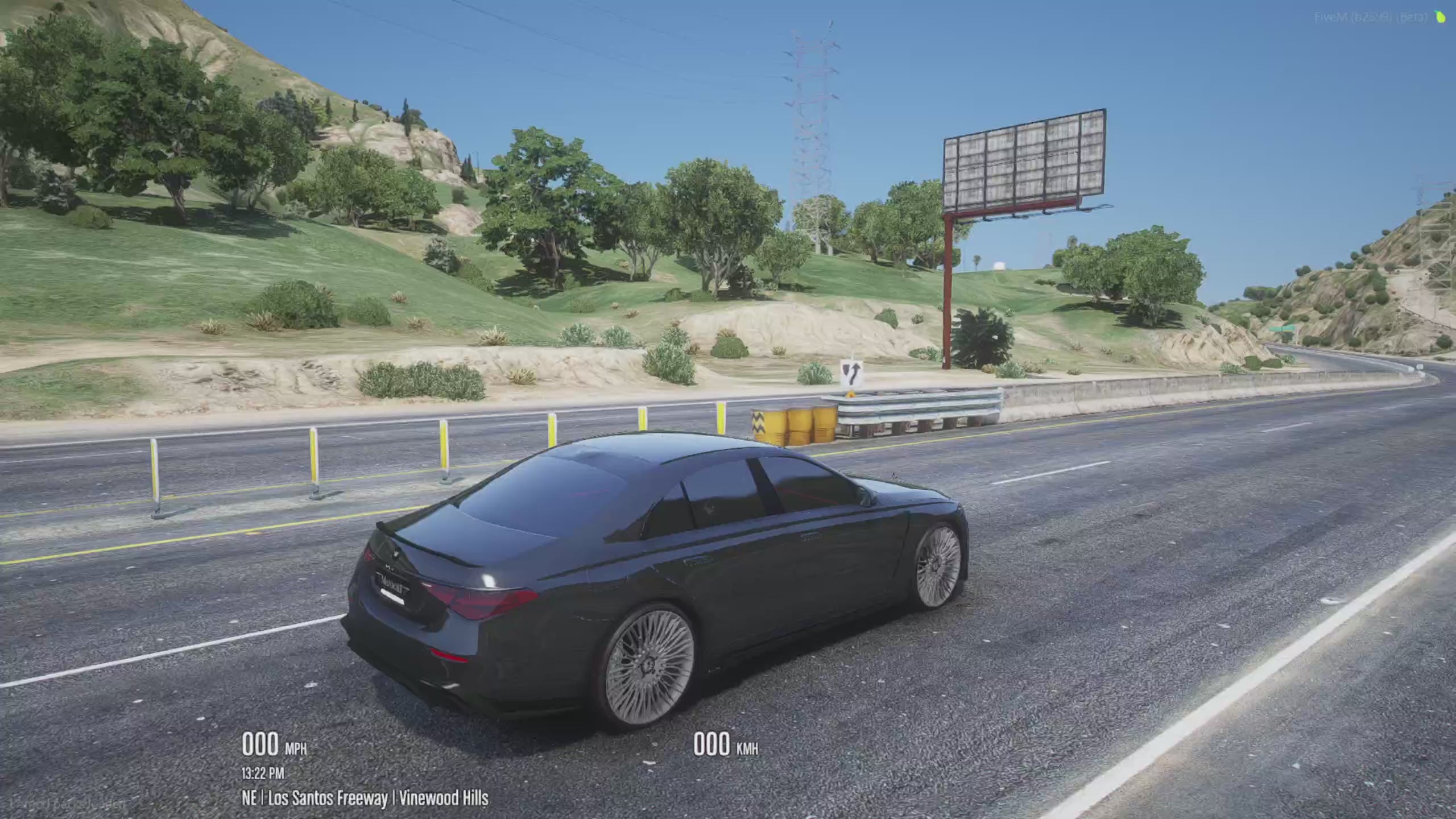The image size is (1456, 819).
Task: Click the FiveM leaf logo top right
Action: 1440,17
